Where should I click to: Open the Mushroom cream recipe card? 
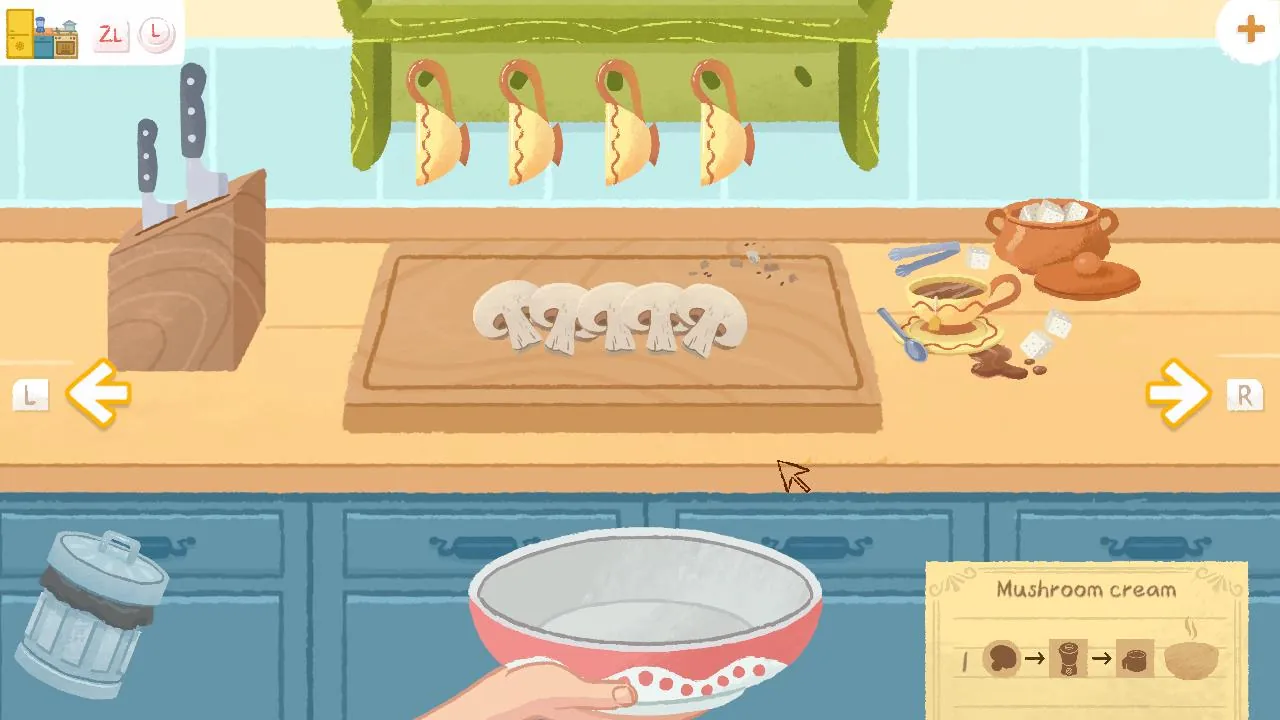coord(1088,590)
